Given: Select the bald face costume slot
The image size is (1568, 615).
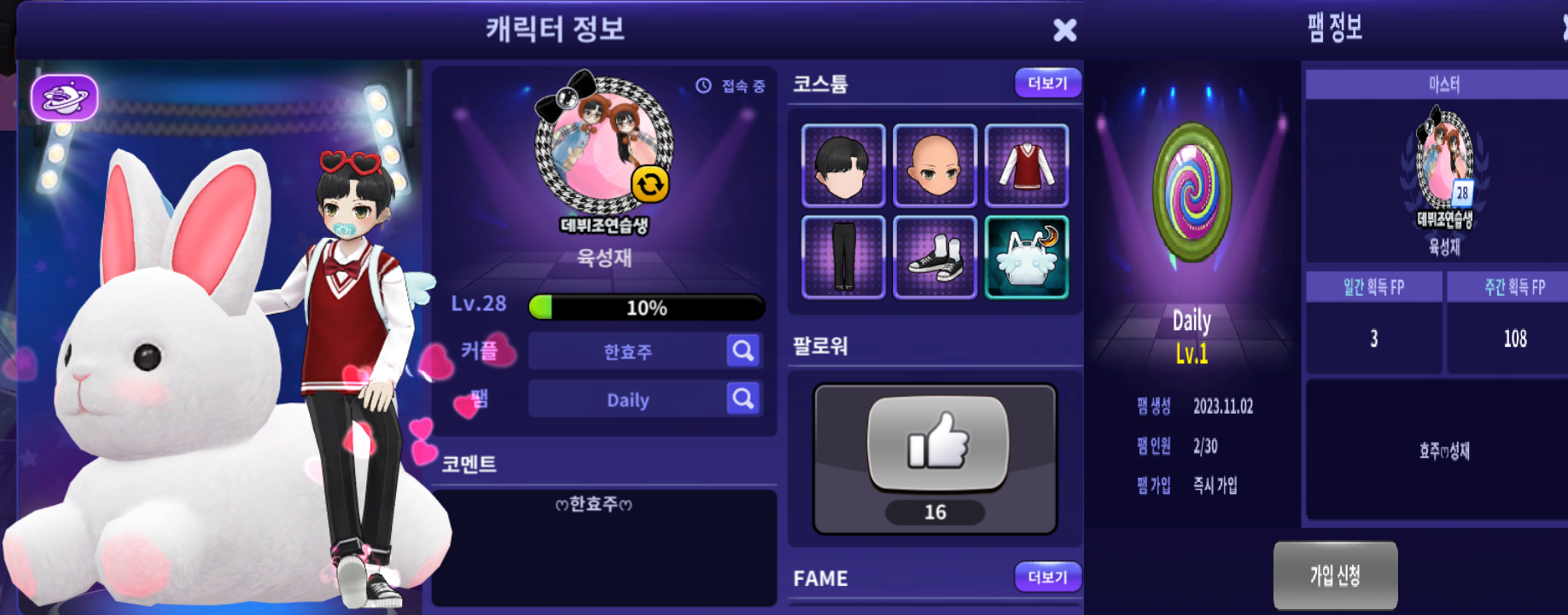Looking at the screenshot, I should [x=935, y=165].
